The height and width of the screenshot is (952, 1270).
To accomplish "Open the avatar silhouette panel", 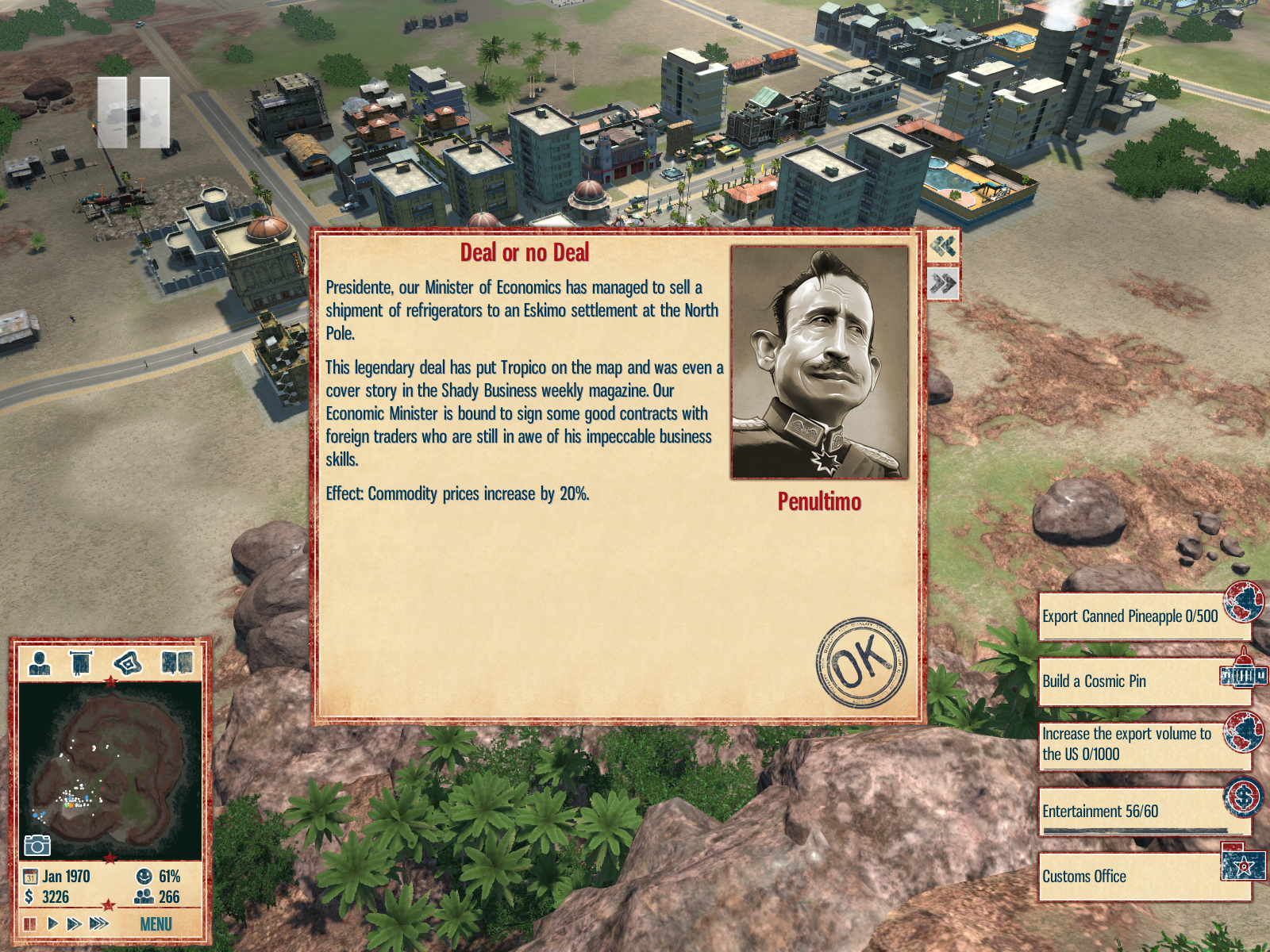I will pyautogui.click(x=39, y=662).
